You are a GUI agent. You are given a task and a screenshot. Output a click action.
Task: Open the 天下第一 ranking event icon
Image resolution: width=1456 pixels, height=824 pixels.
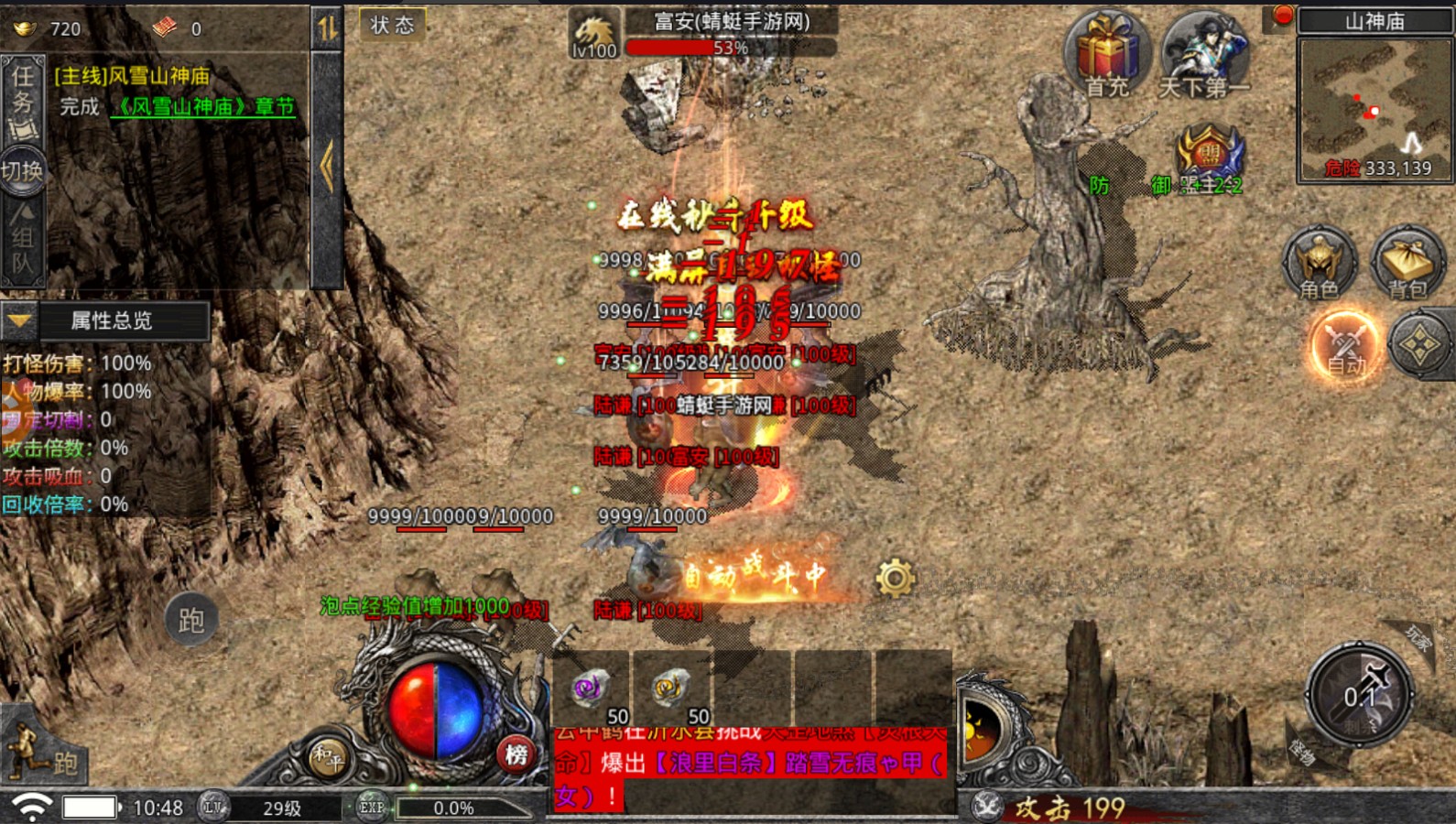pos(1204,55)
